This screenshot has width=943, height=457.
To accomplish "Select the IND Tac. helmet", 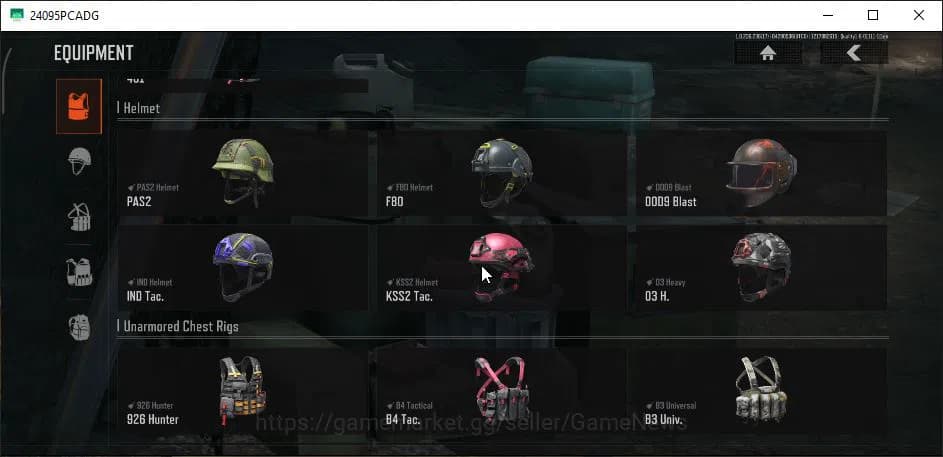I will tap(241, 266).
